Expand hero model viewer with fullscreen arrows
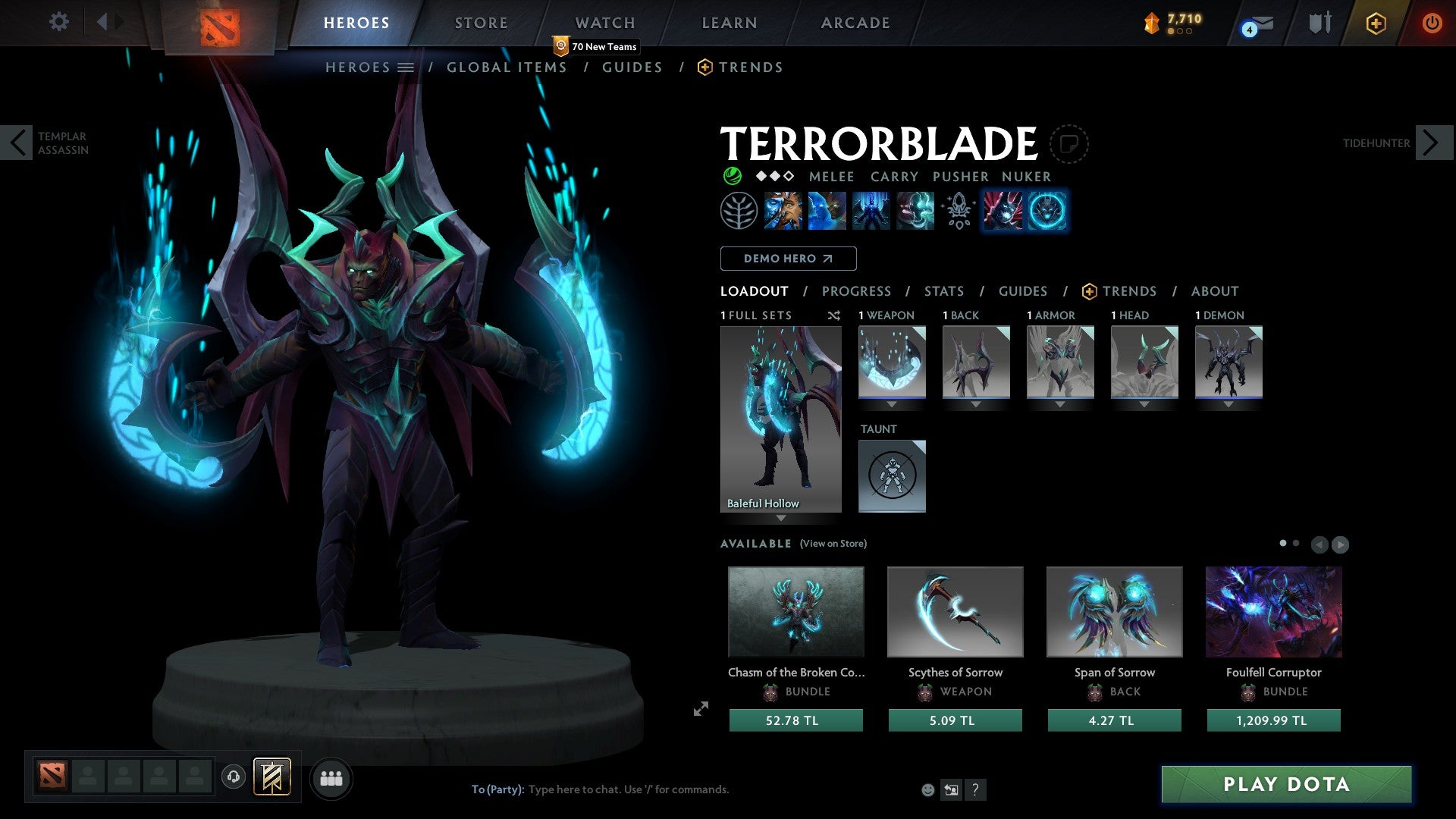Viewport: 1456px width, 819px height. pyautogui.click(x=700, y=708)
